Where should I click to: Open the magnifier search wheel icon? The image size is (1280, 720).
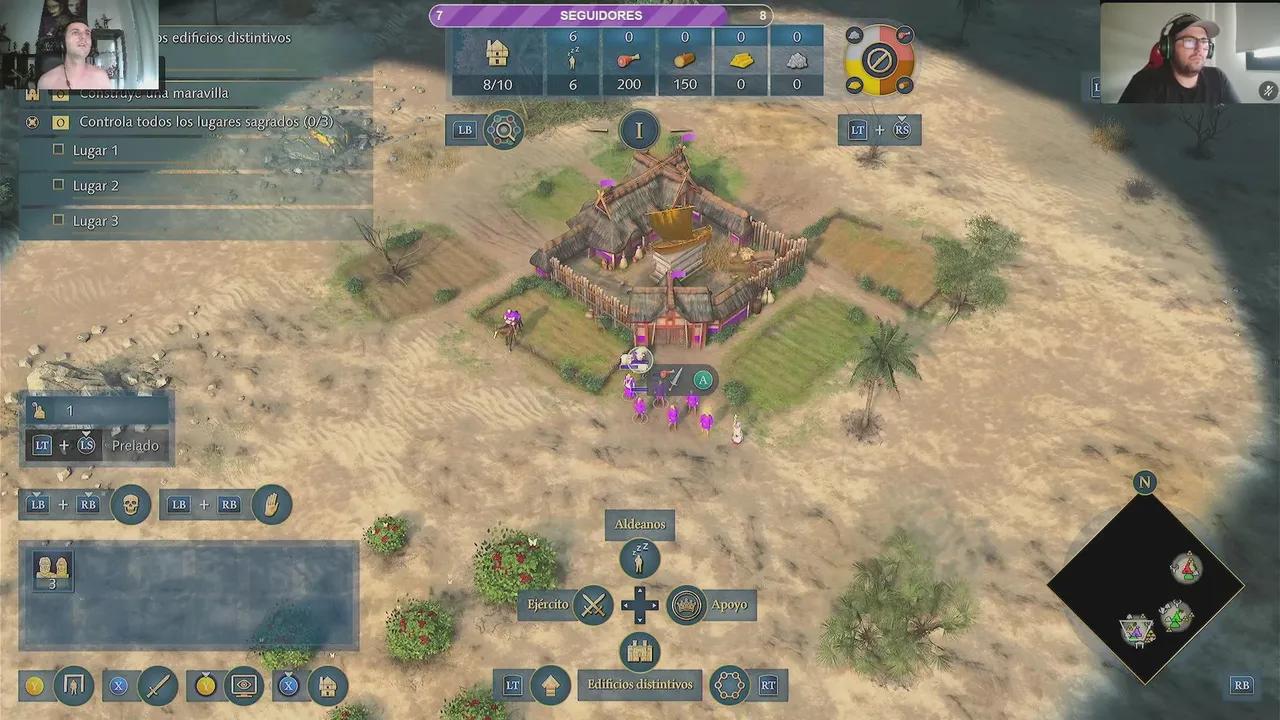[503, 130]
